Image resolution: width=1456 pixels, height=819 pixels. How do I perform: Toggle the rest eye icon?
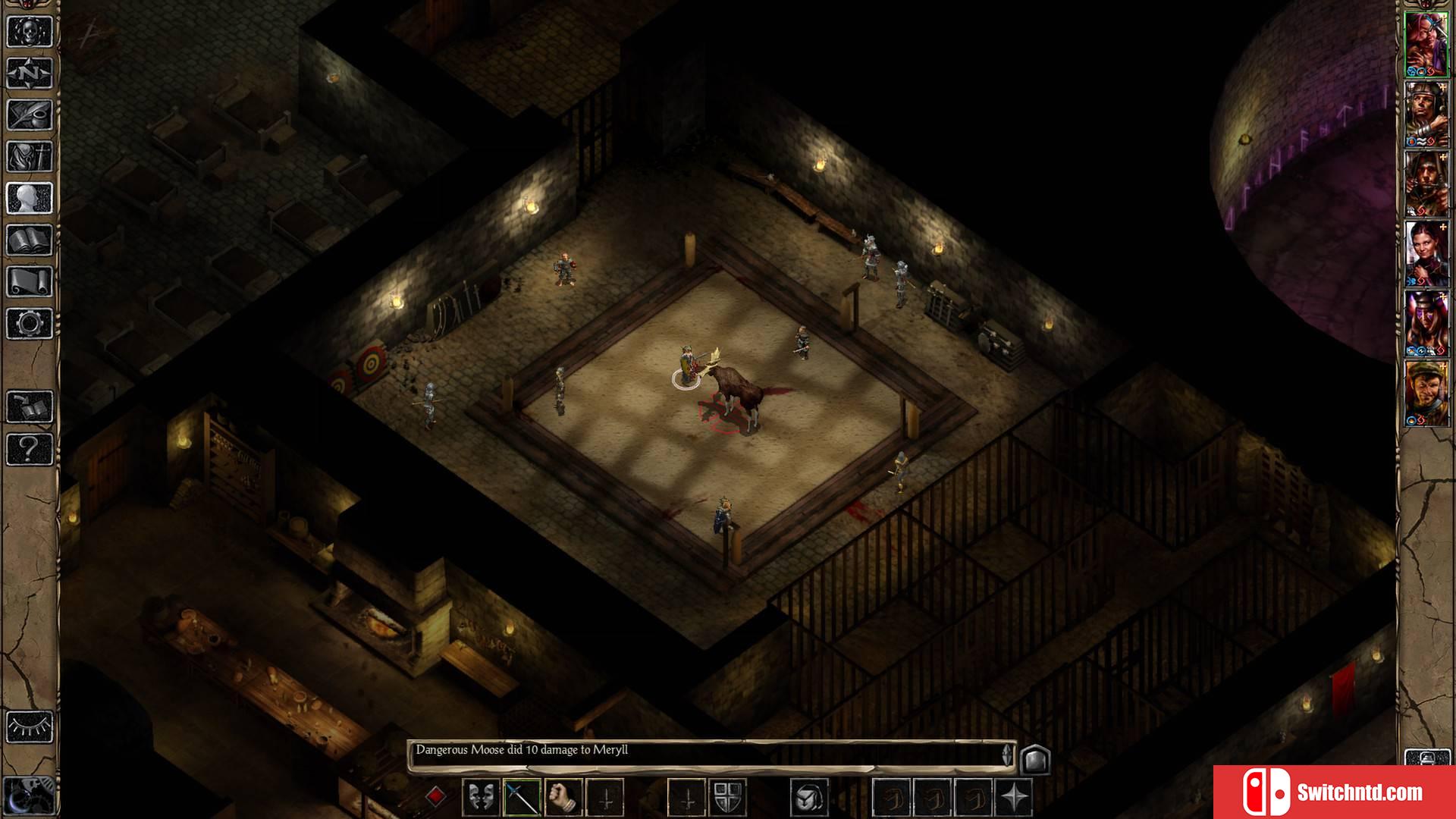click(30, 727)
